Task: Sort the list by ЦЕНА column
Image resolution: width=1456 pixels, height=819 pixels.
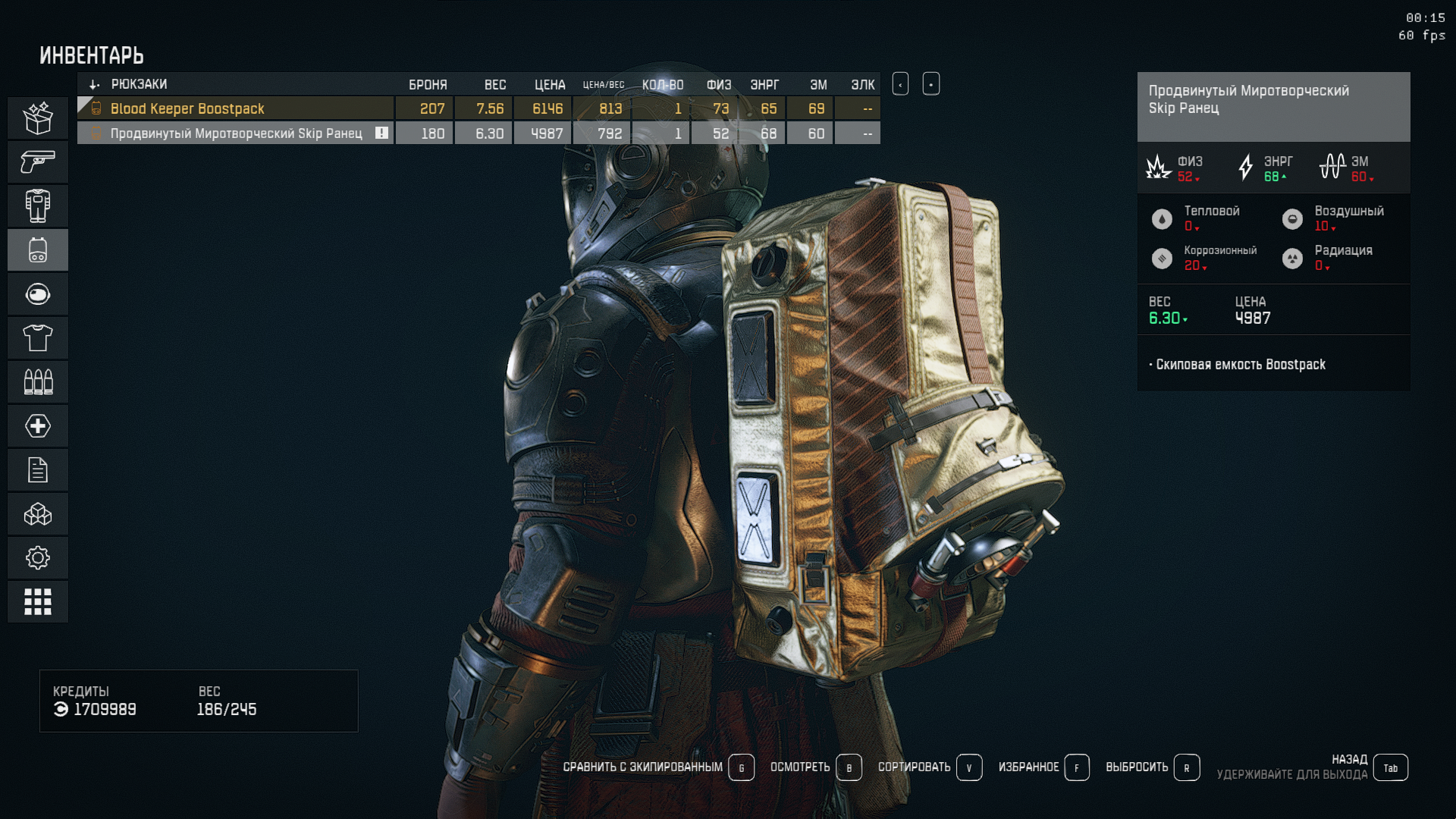Action: pyautogui.click(x=549, y=85)
